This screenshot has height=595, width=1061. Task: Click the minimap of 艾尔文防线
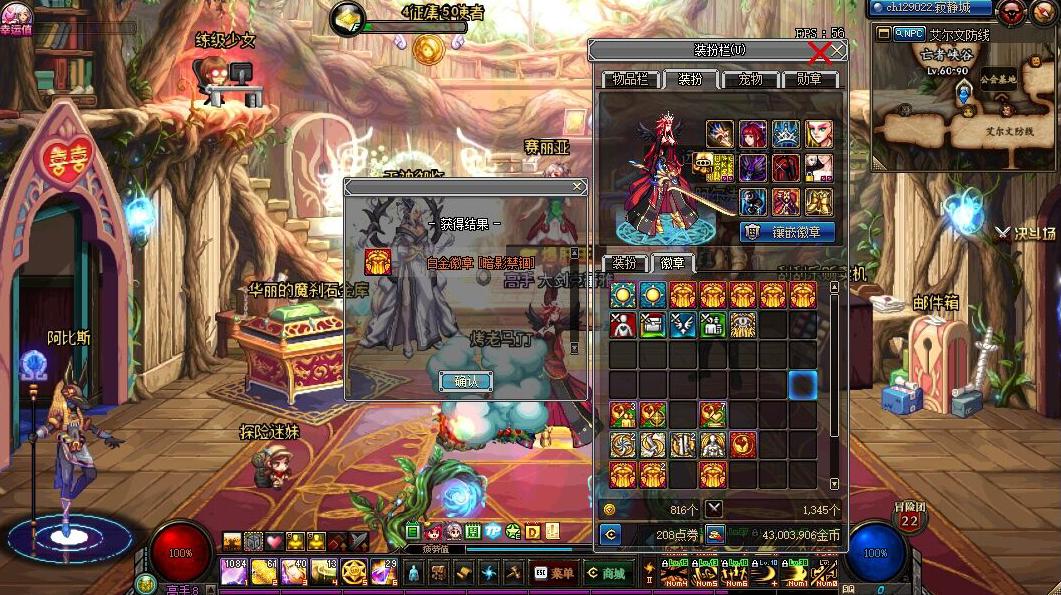click(x=960, y=115)
